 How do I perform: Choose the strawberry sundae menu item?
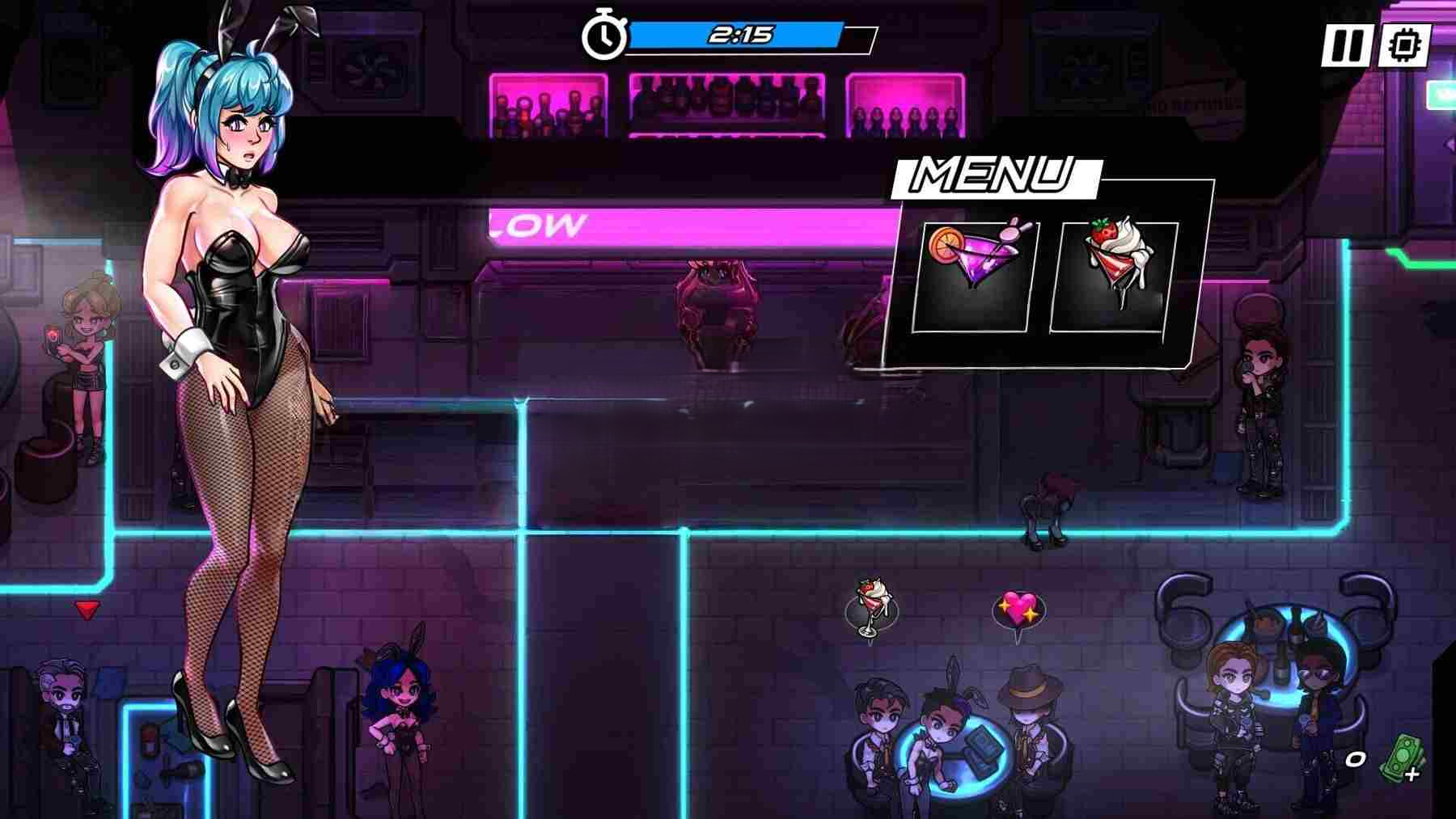[x=1115, y=275]
